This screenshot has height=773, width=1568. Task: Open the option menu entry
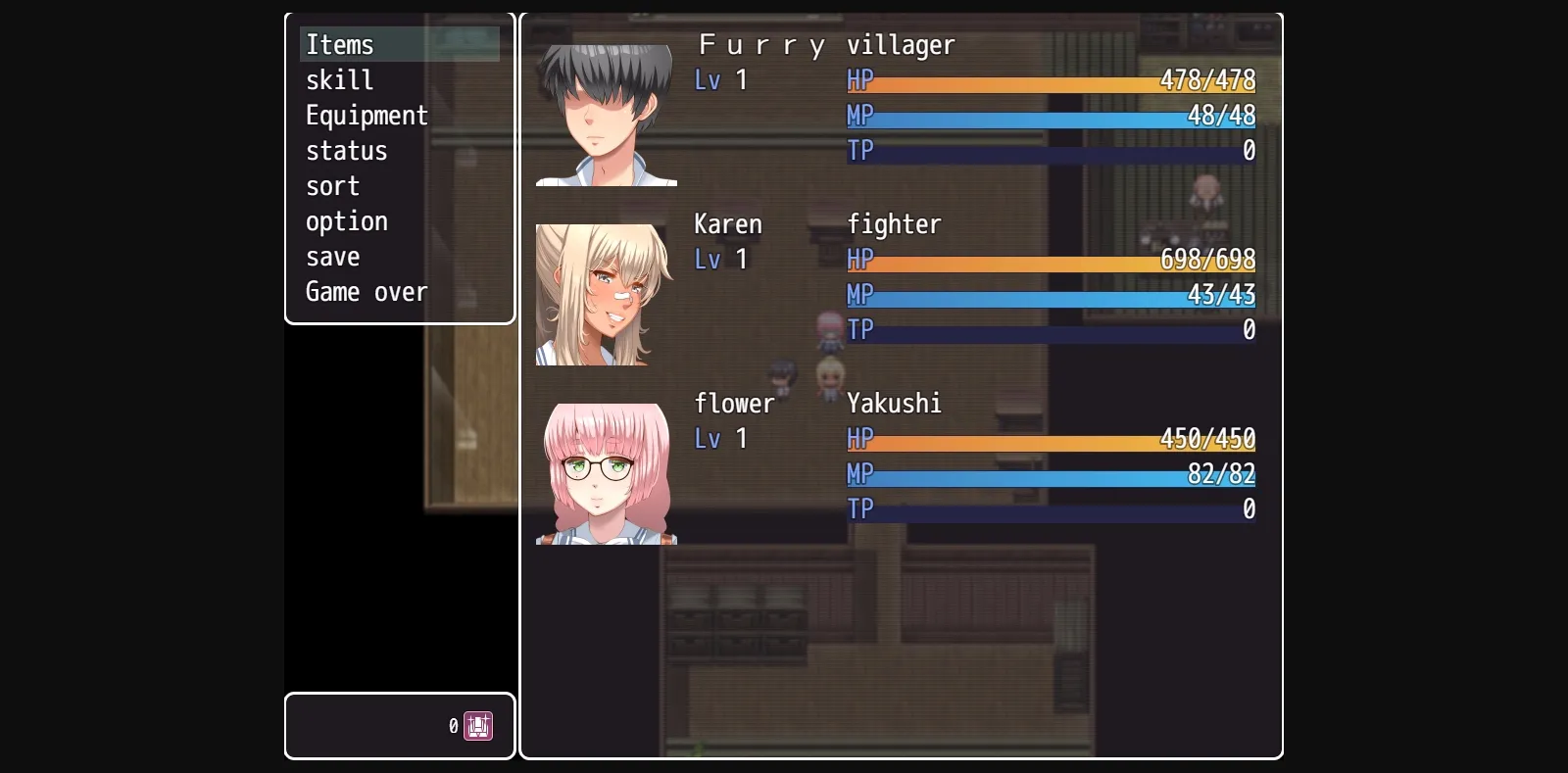(x=346, y=220)
